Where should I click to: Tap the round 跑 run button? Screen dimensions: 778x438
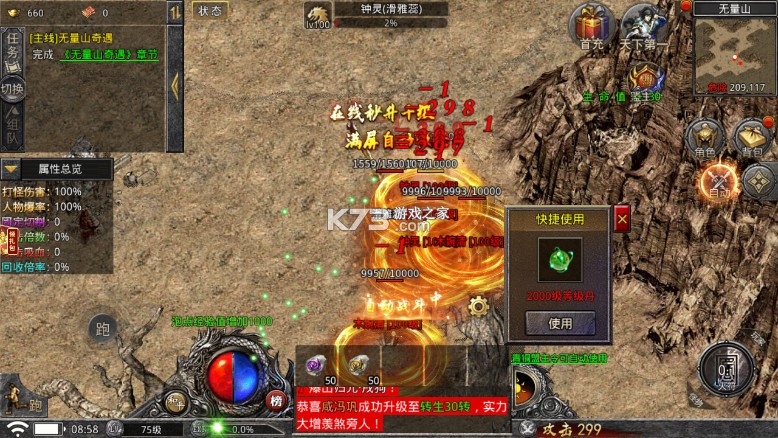(101, 328)
